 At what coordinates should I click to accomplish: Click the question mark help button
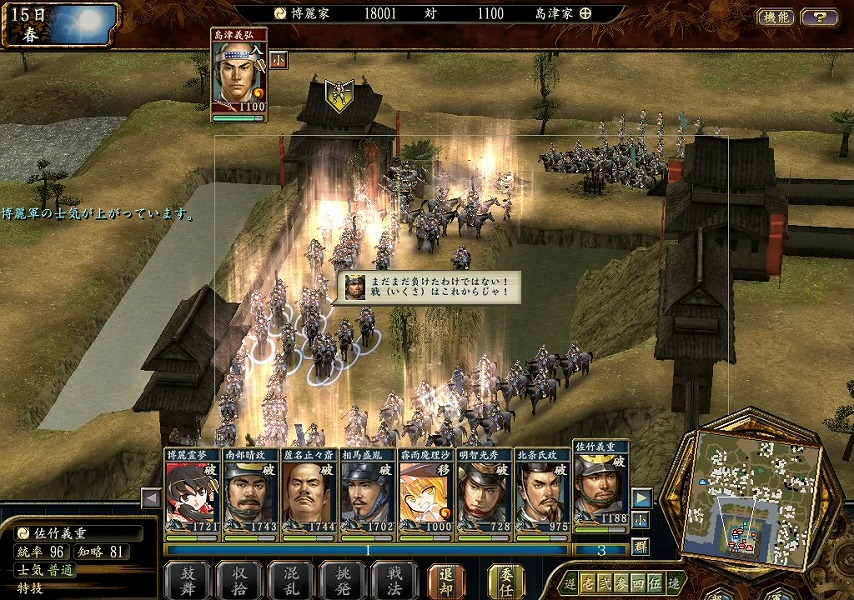click(x=819, y=17)
